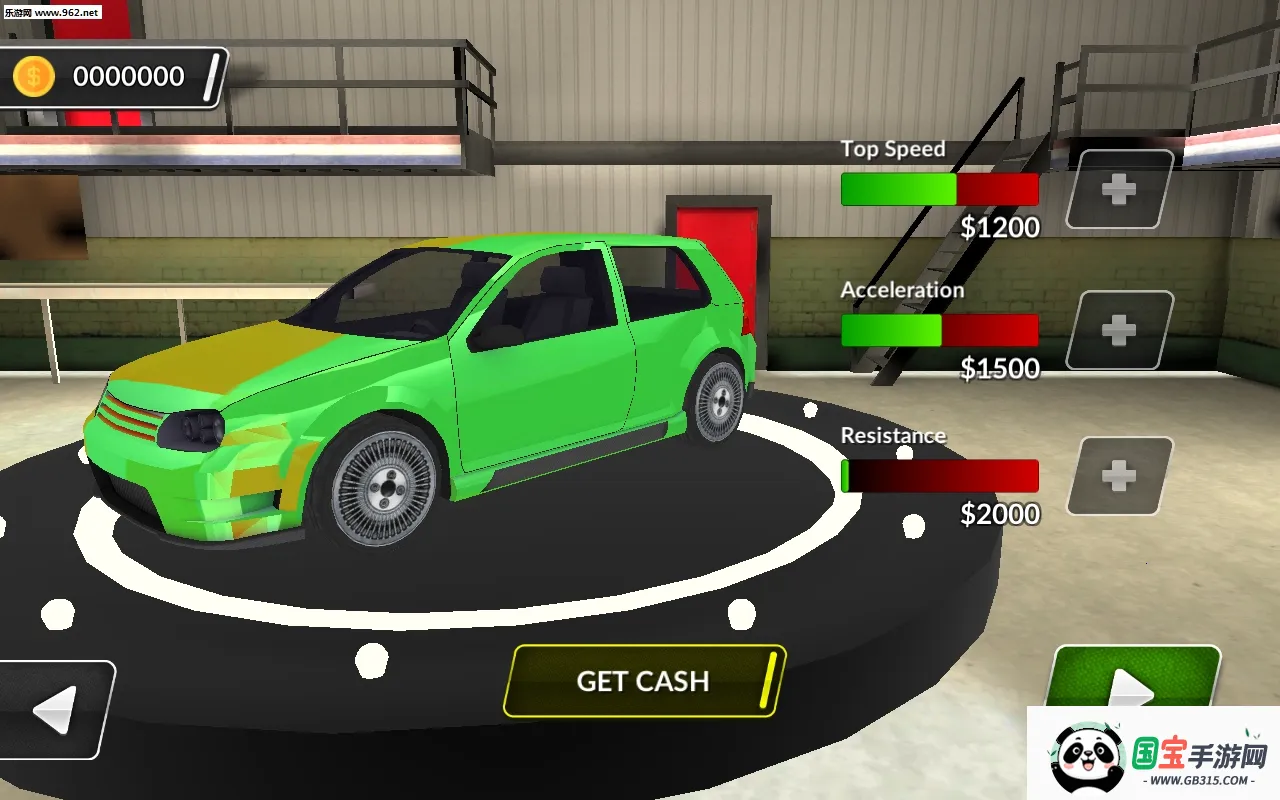Upgrade the Top Speed with plus icon
The image size is (1280, 800).
(1119, 191)
